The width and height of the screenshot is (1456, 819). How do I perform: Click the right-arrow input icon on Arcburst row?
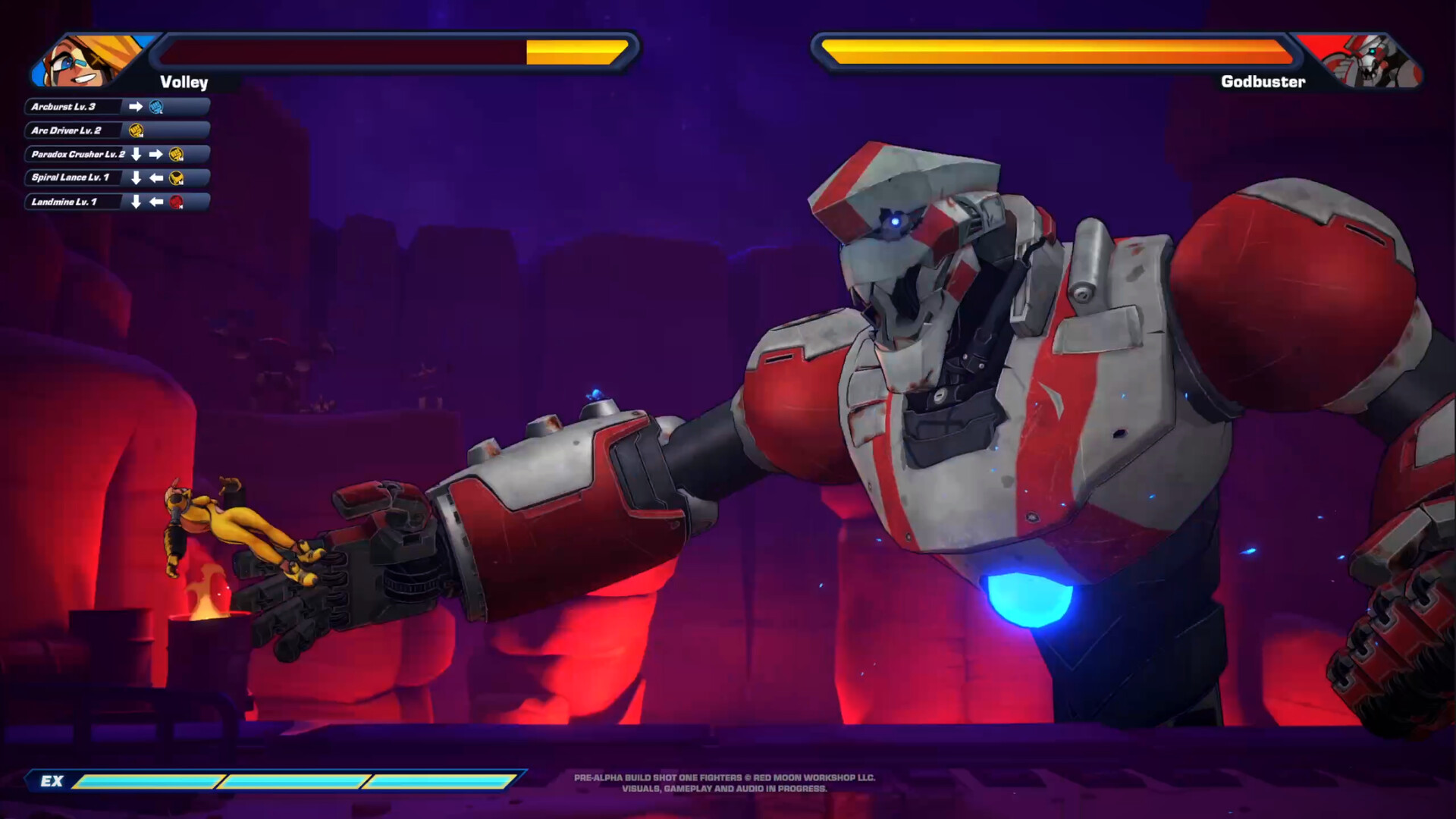tap(136, 107)
